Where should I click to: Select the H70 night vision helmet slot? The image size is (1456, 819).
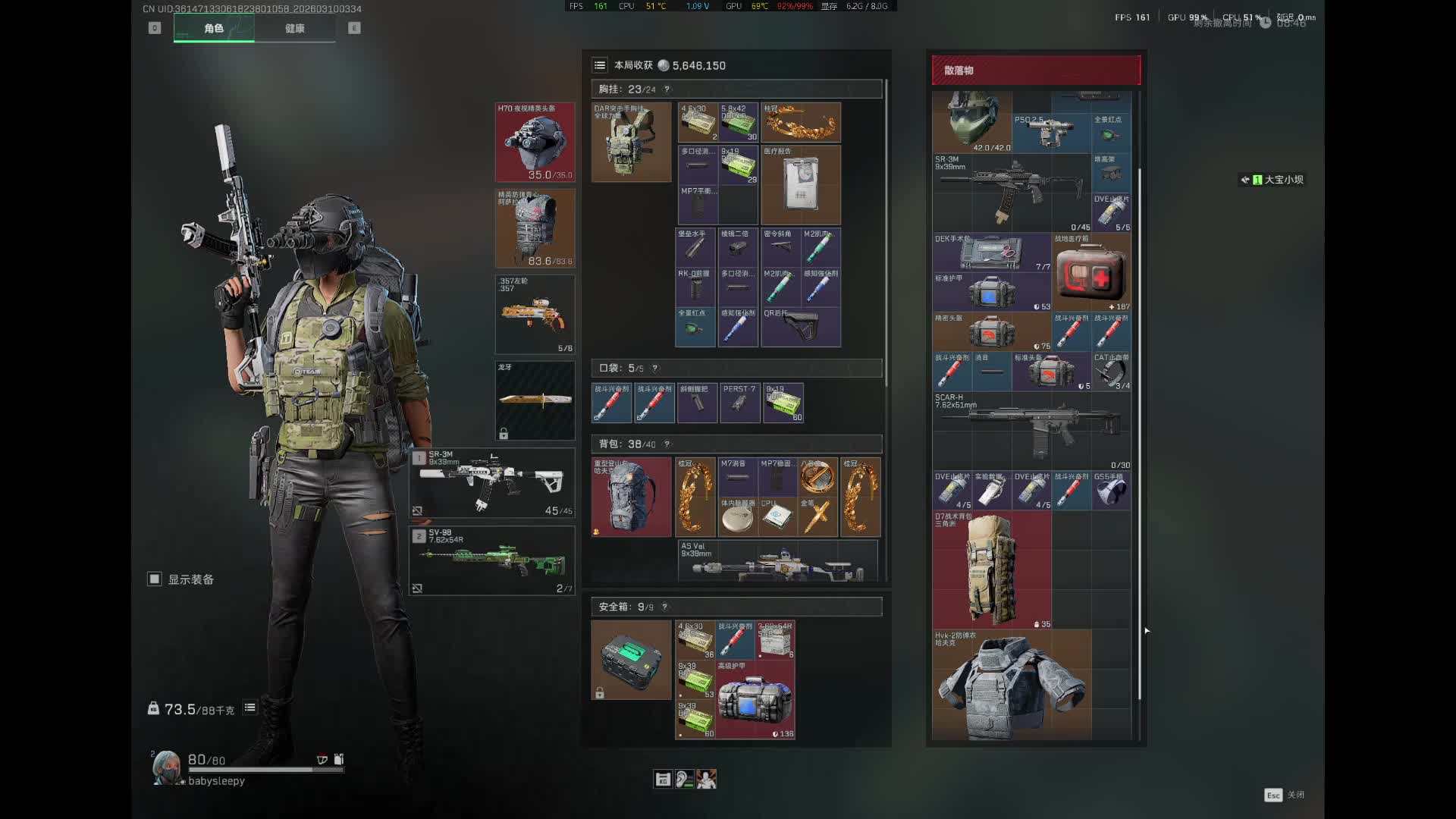(535, 143)
